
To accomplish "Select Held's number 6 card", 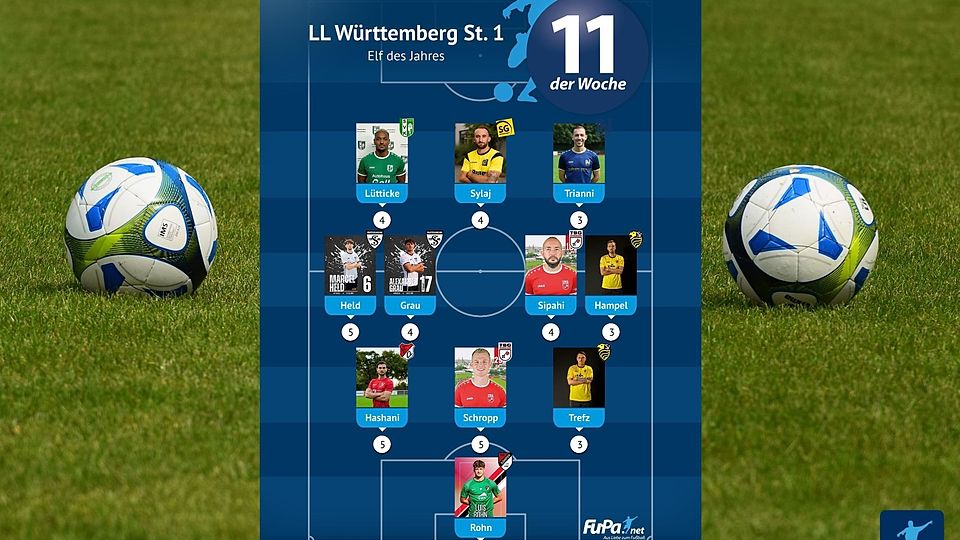I will pyautogui.click(x=350, y=266).
